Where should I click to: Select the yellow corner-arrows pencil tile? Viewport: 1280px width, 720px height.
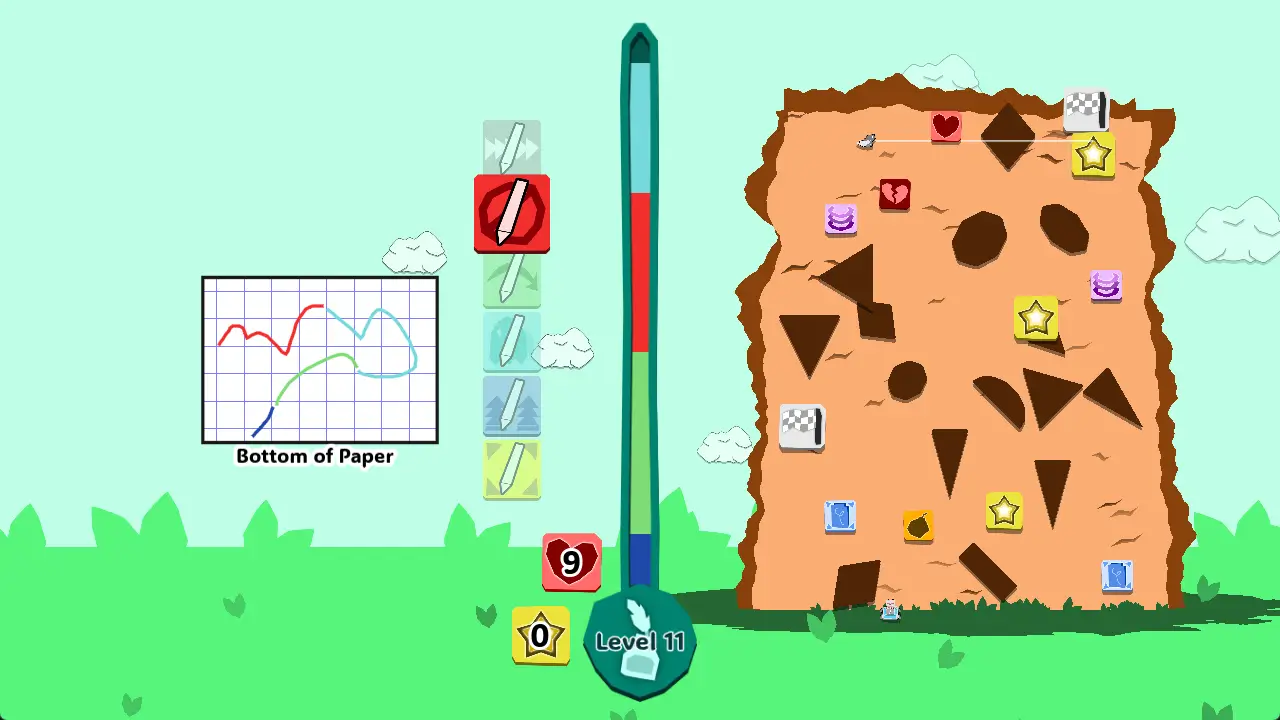point(512,469)
